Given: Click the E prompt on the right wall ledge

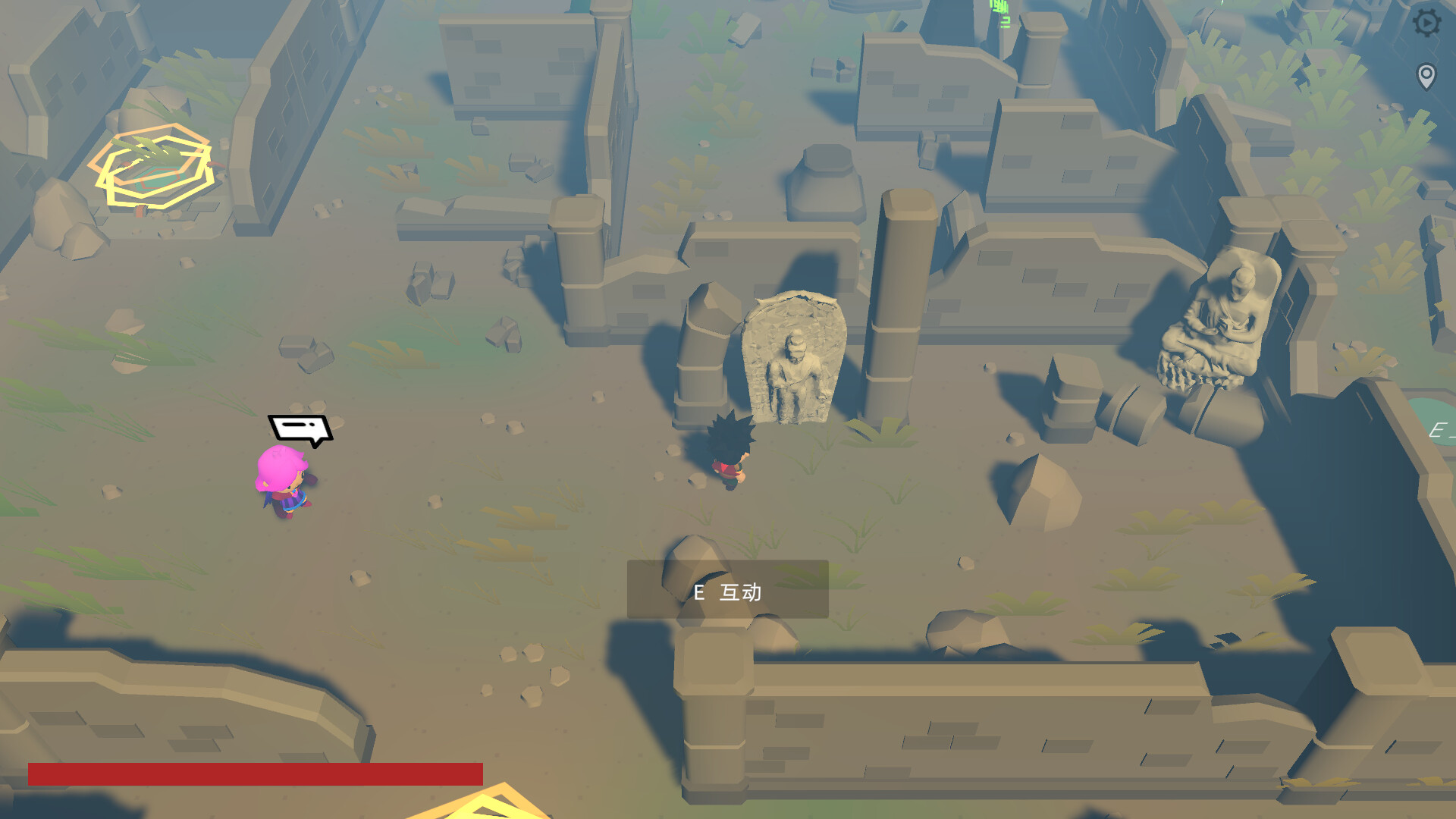Looking at the screenshot, I should click(1441, 431).
